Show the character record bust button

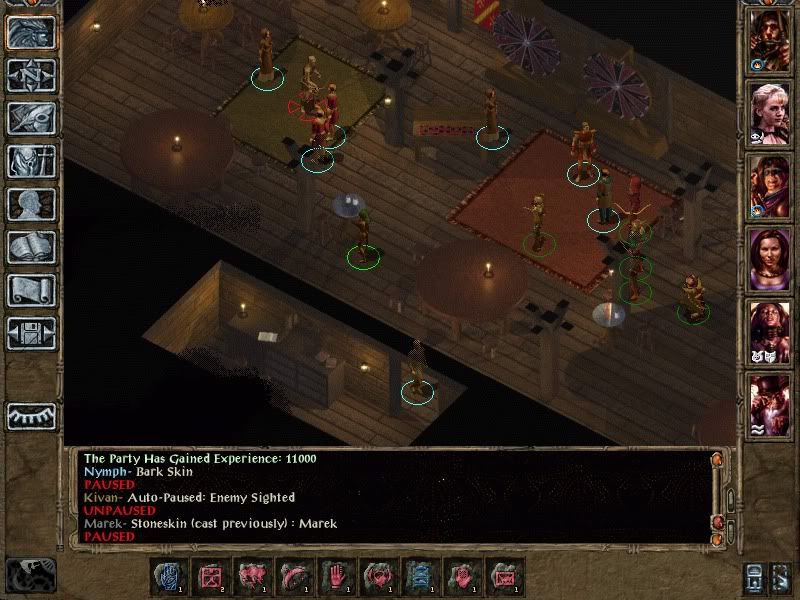coord(31,203)
